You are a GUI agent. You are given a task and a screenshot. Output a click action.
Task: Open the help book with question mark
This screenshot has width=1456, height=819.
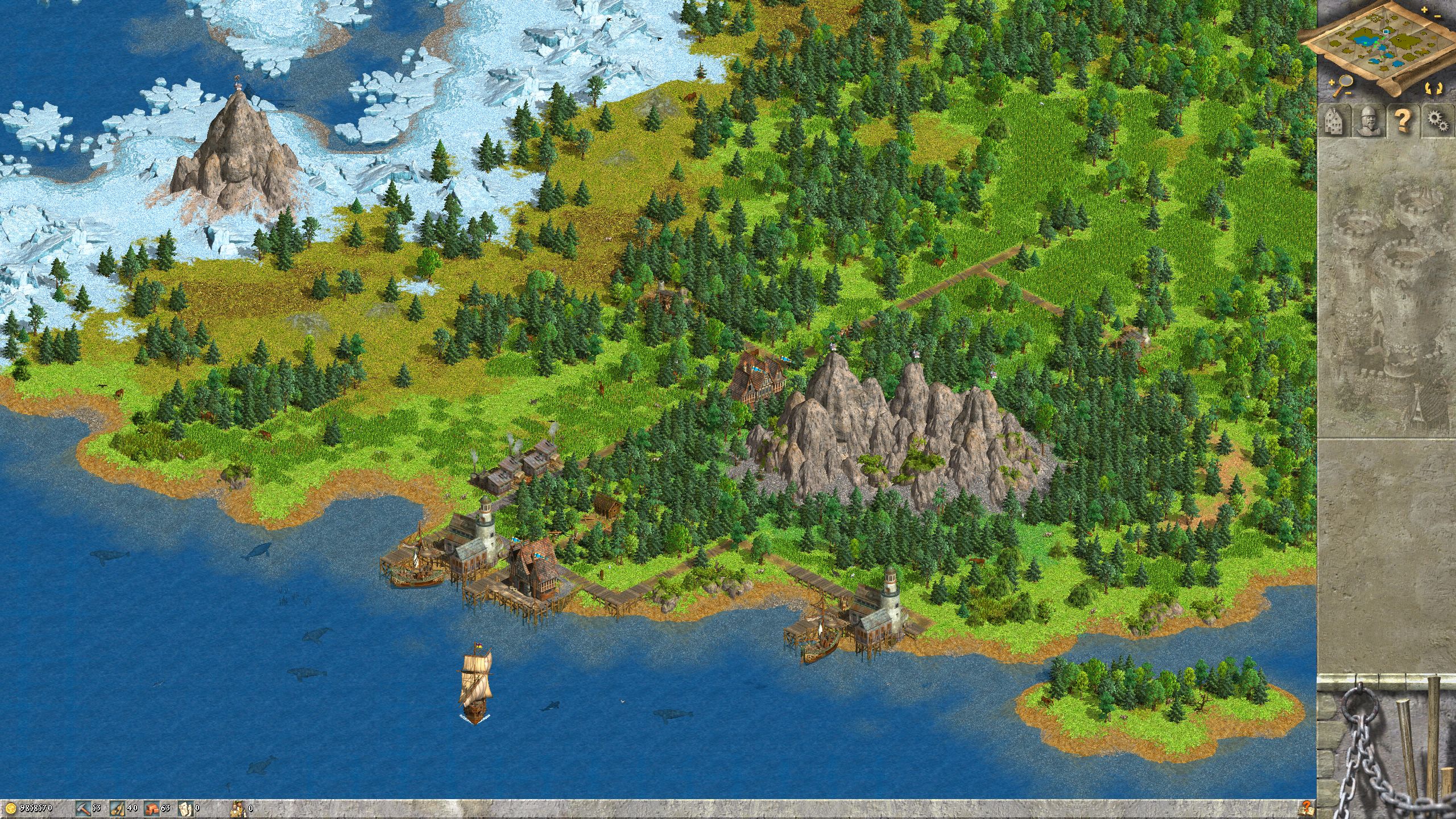[x=1306, y=806]
